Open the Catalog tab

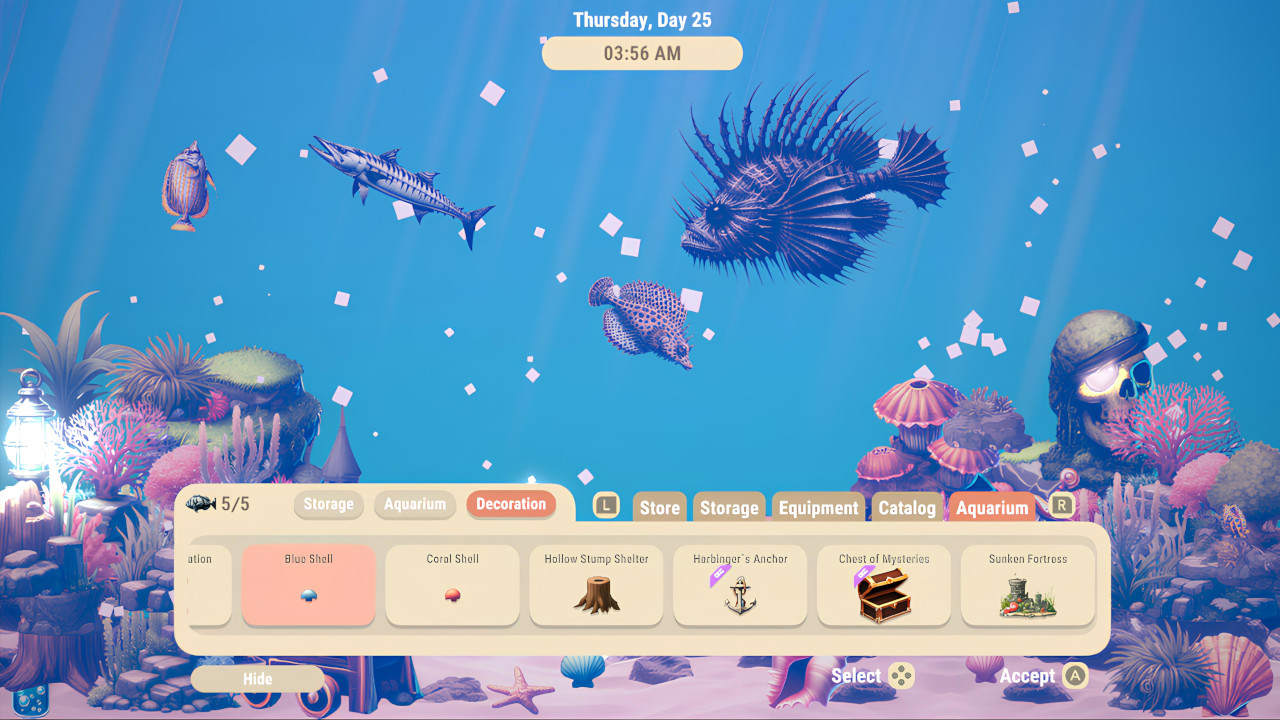tap(906, 507)
